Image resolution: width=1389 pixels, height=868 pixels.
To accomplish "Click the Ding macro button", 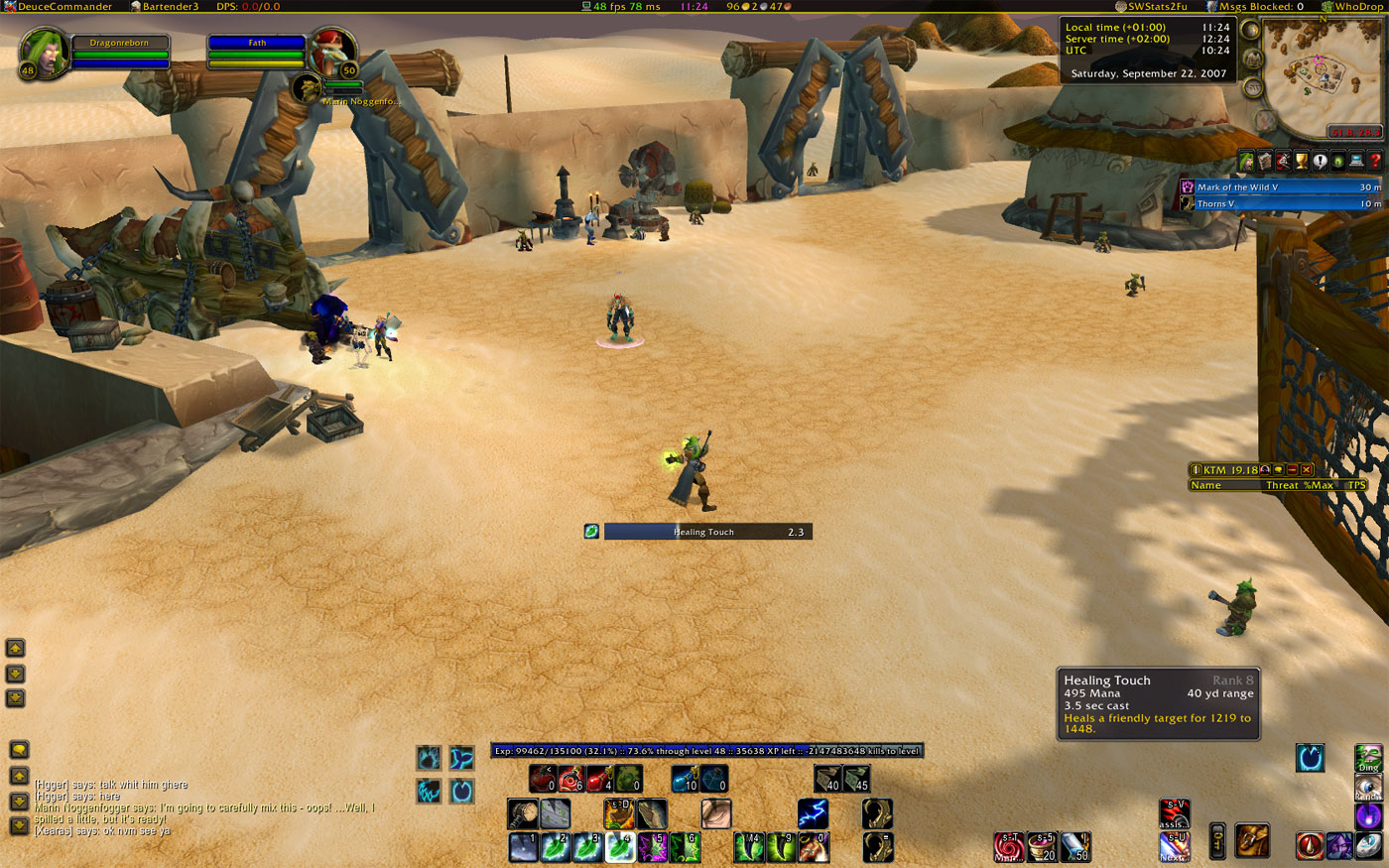I will [1368, 758].
